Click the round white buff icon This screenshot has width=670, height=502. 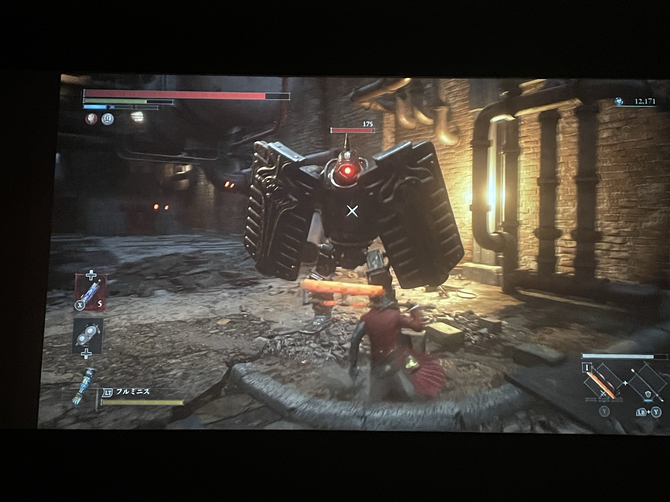pos(107,118)
